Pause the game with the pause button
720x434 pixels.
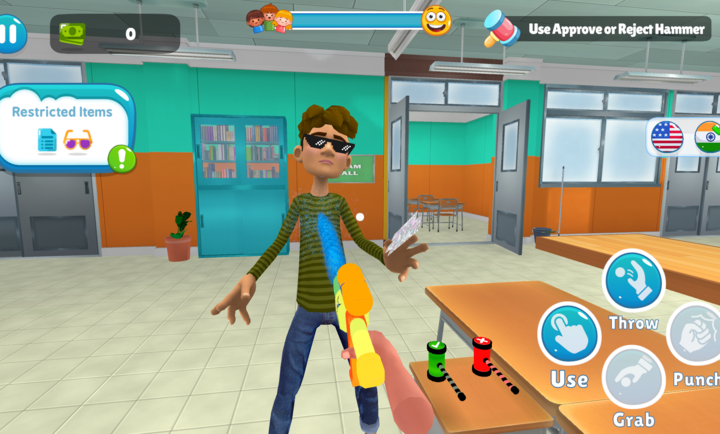click(x=10, y=34)
